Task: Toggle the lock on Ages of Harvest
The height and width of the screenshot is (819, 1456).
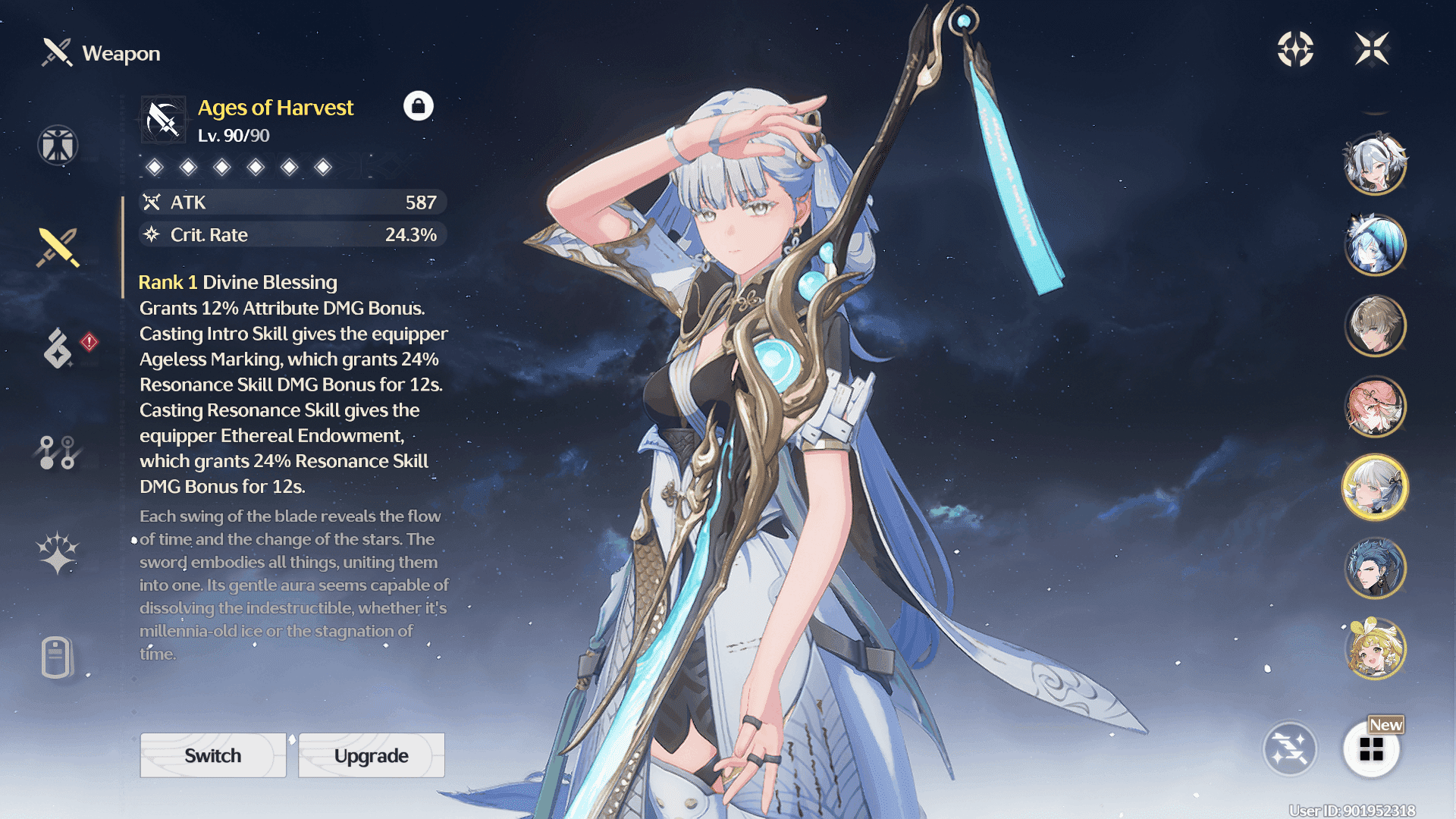Action: [x=418, y=106]
